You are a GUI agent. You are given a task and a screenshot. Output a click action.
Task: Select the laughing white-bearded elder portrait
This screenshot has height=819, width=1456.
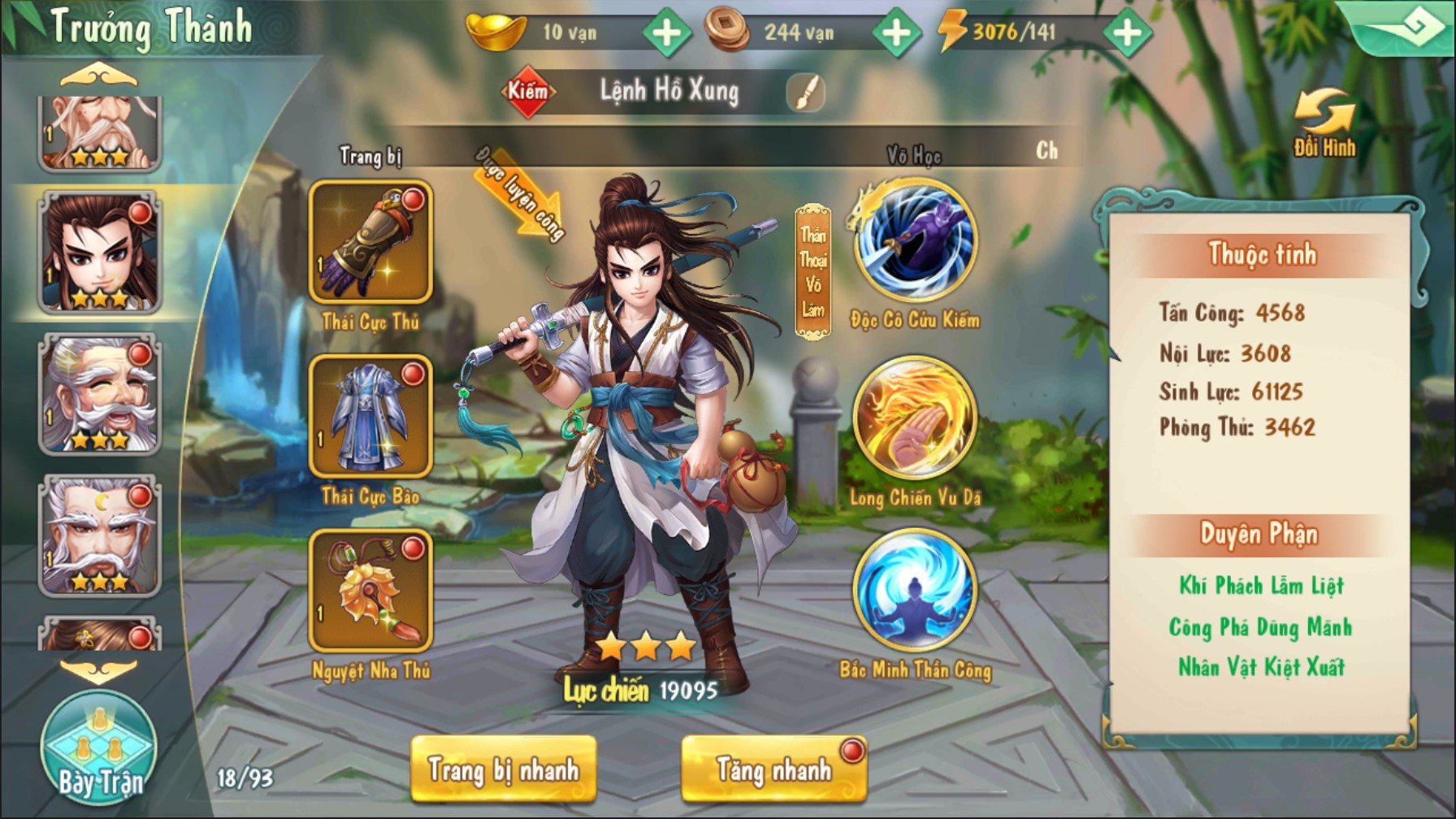tap(100, 395)
